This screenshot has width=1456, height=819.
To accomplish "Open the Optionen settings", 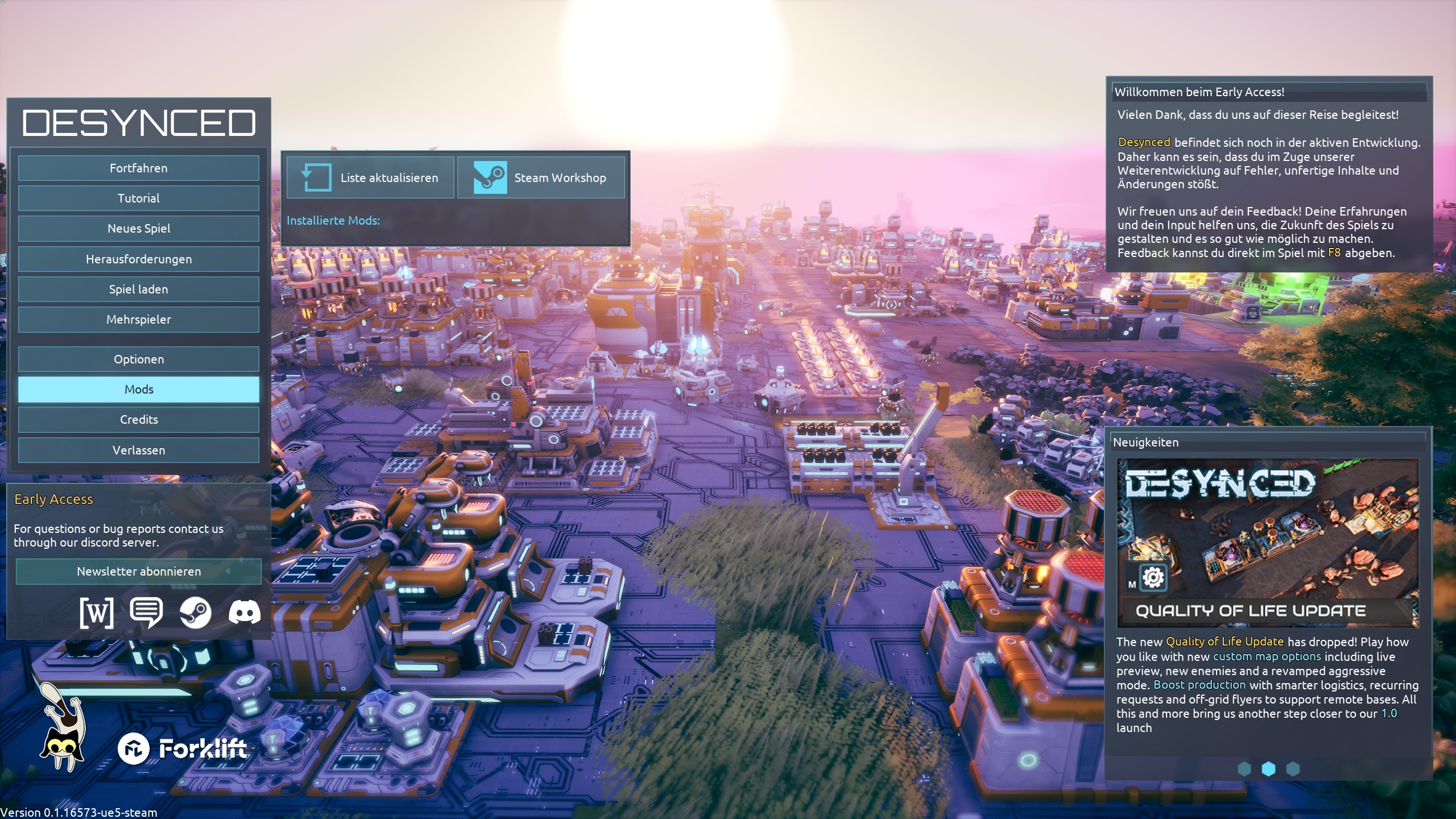I will [x=138, y=359].
